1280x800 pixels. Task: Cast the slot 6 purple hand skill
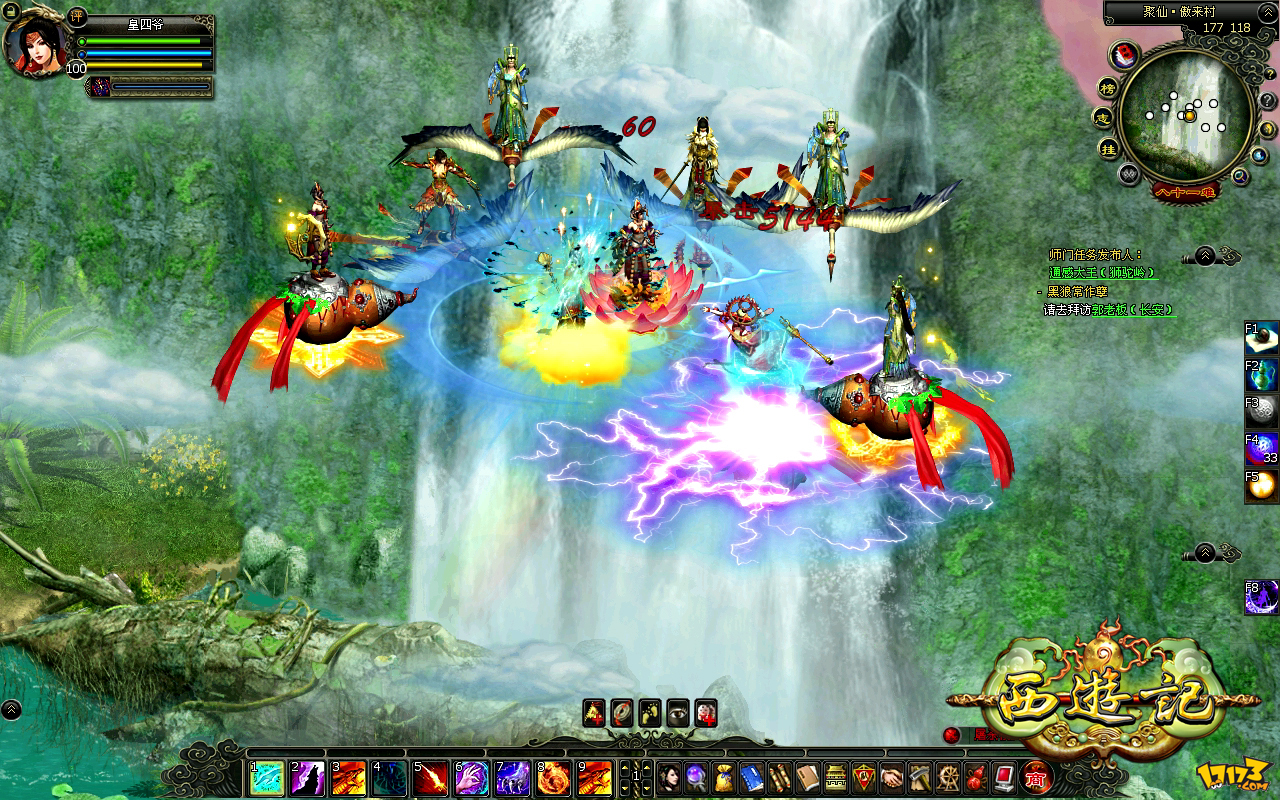tap(471, 778)
